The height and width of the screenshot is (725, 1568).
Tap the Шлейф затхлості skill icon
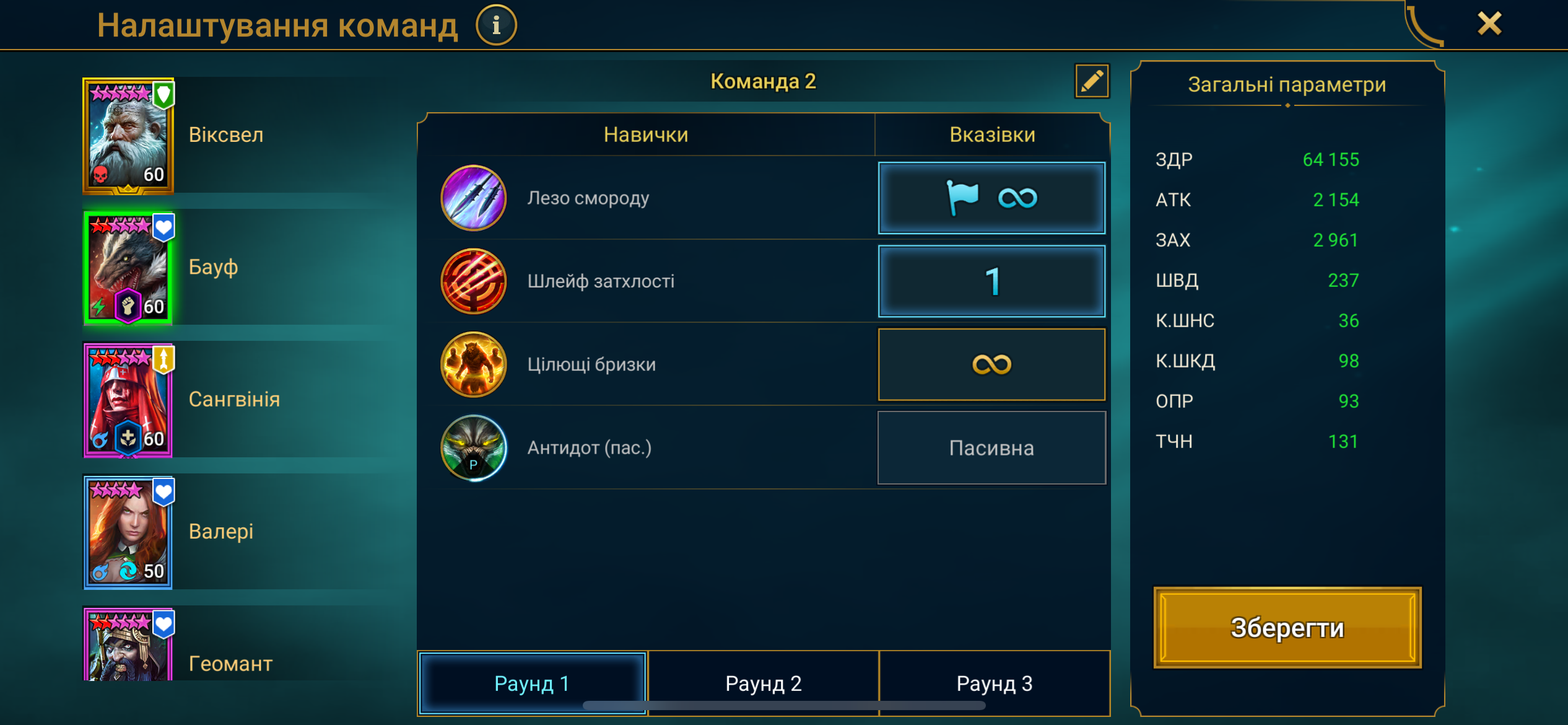(474, 281)
